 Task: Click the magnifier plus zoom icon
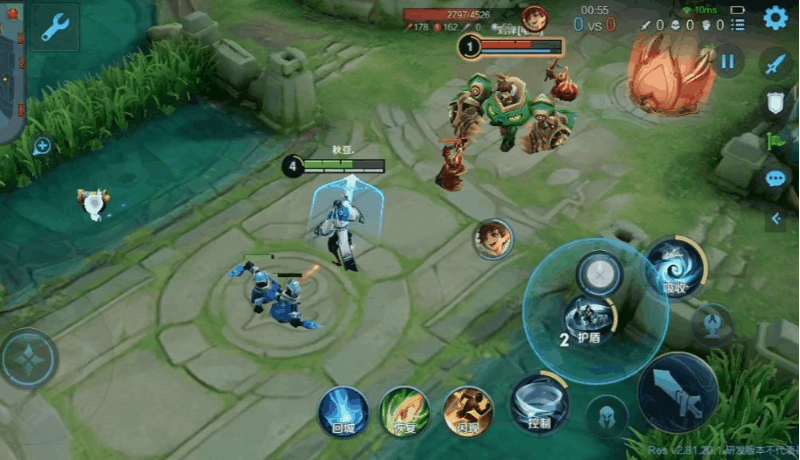42,147
